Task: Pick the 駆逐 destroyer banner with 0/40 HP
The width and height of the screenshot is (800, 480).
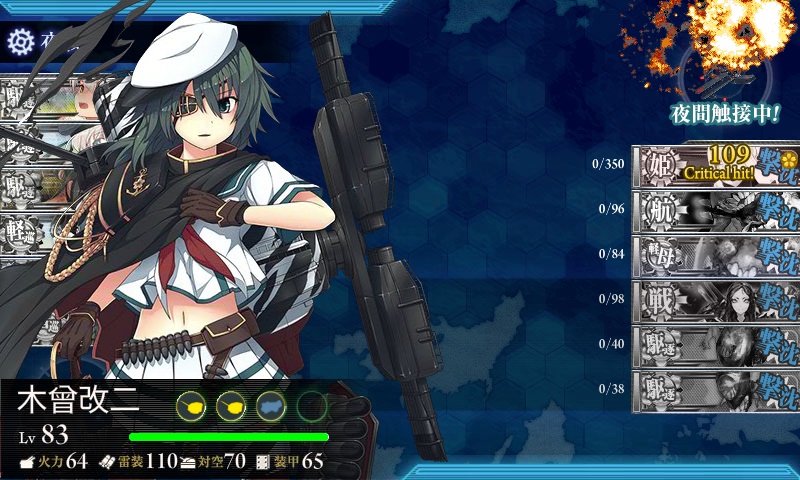Action: (715, 345)
